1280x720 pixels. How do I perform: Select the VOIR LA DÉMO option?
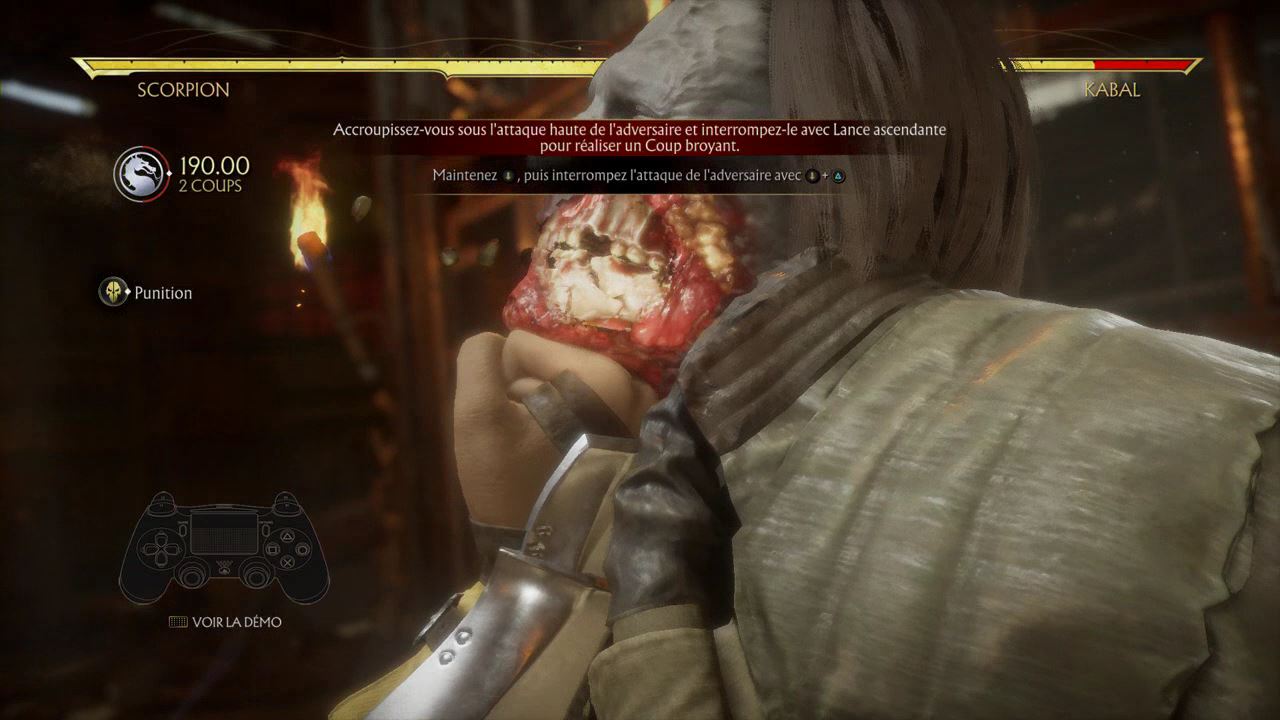(226, 622)
